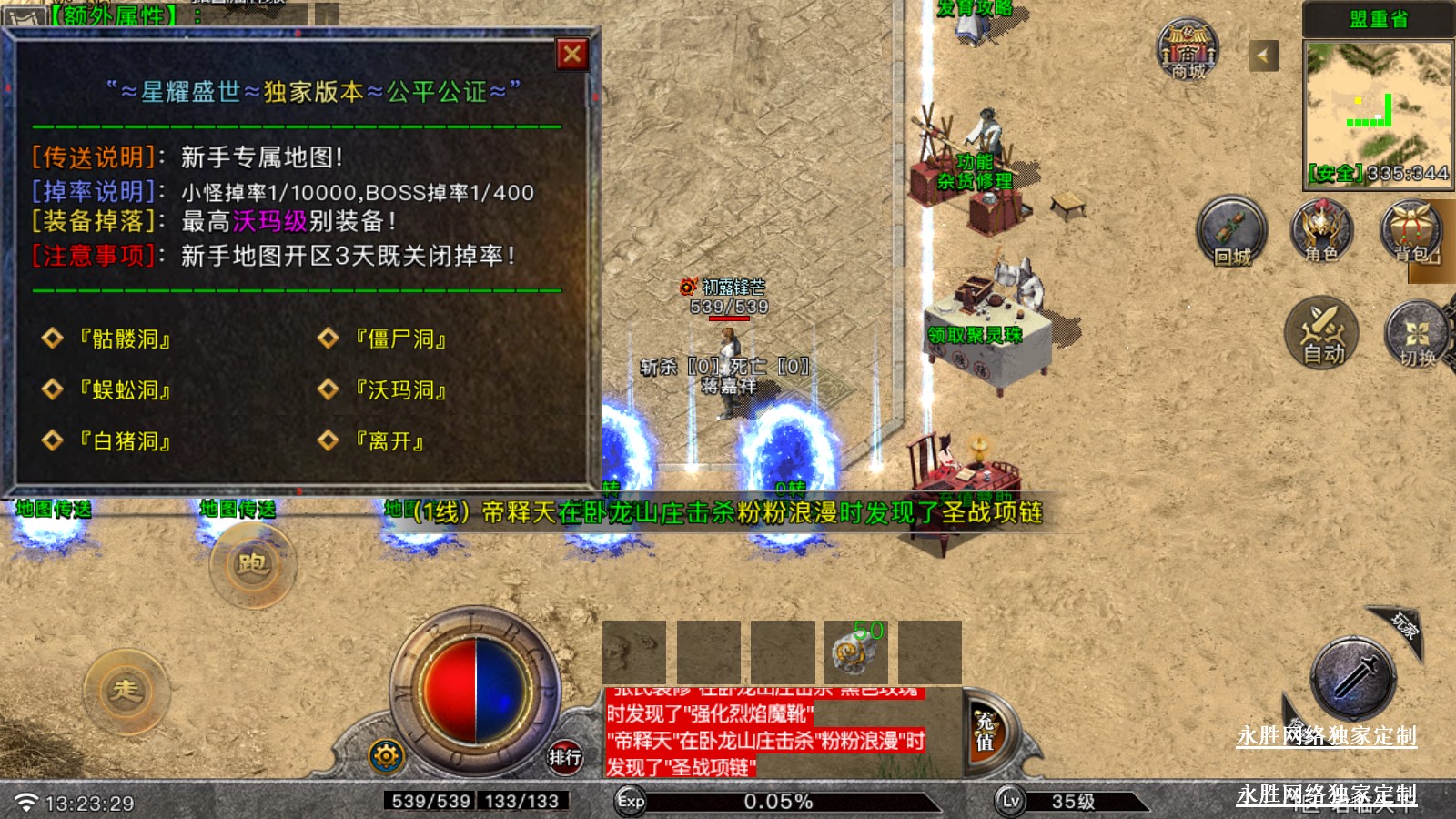Activate the sword attack button
Image resolution: width=1456 pixels, height=819 pixels.
tap(1353, 679)
